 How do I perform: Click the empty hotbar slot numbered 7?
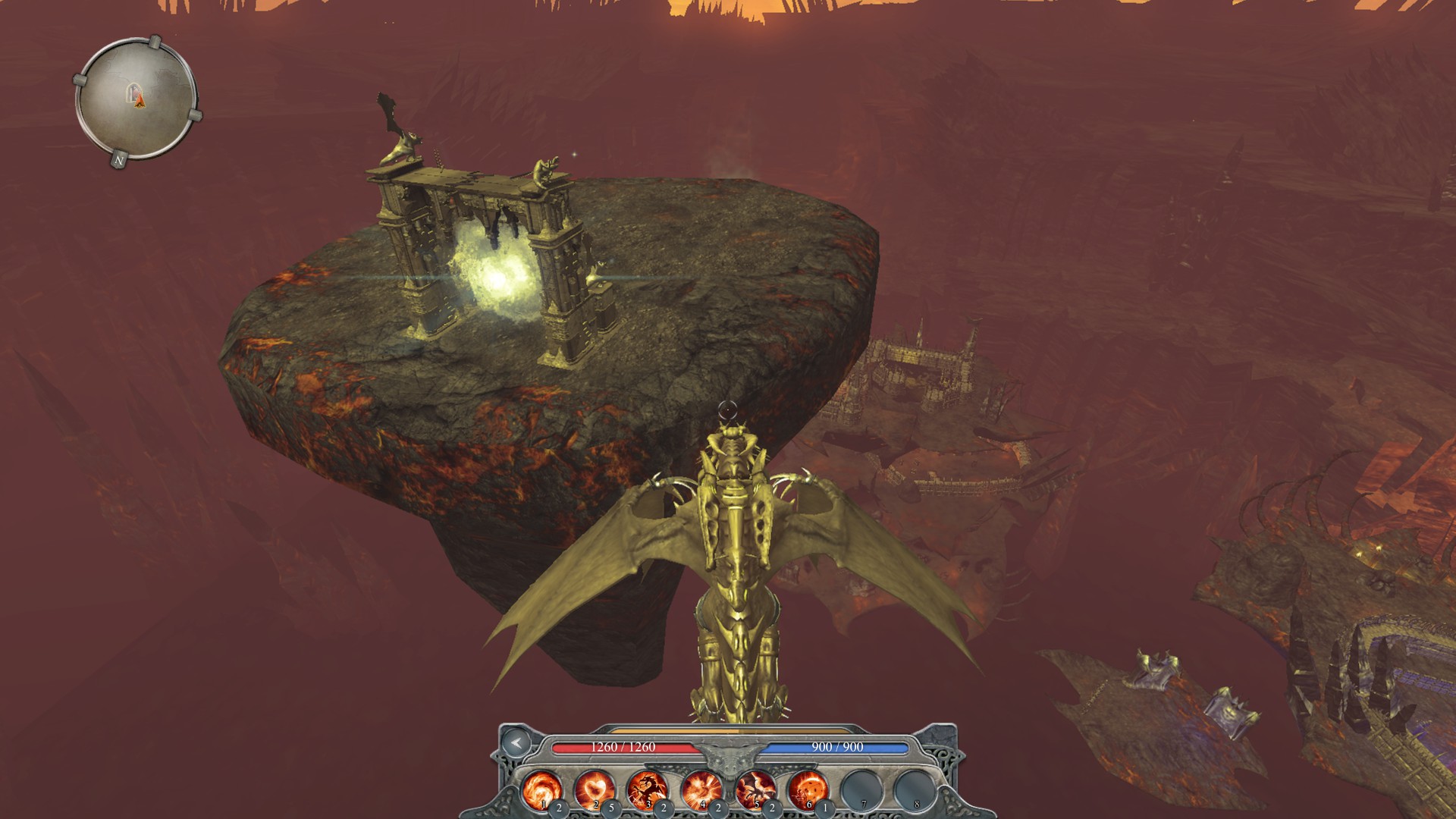point(860,791)
